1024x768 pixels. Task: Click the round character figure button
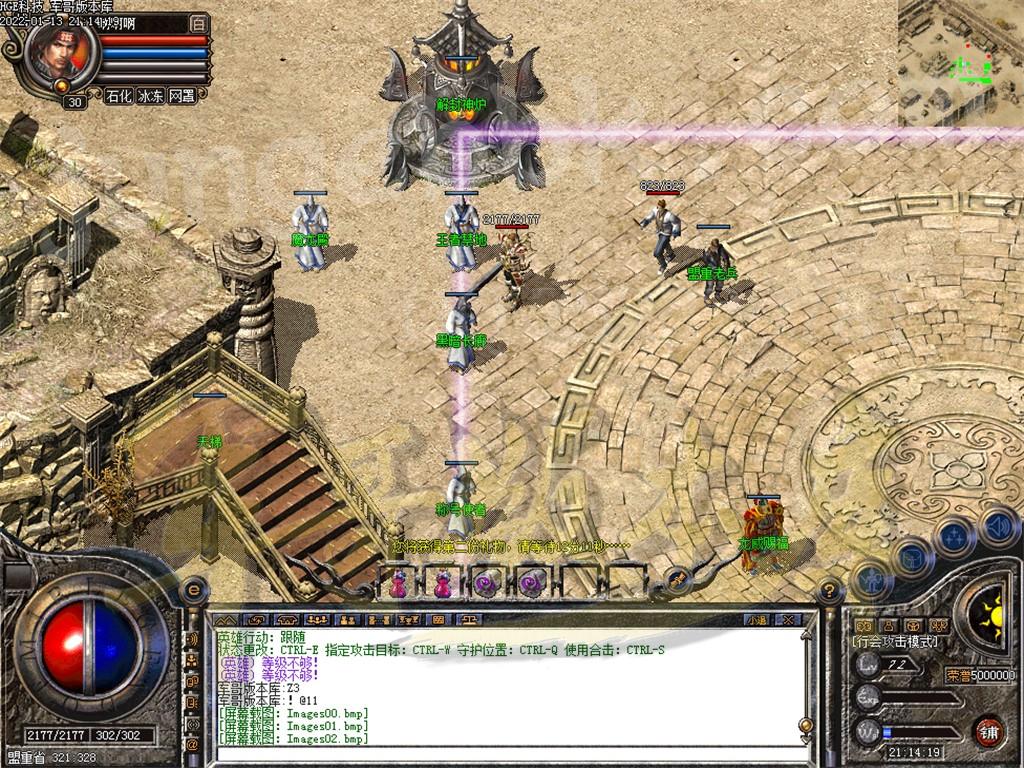(x=872, y=579)
